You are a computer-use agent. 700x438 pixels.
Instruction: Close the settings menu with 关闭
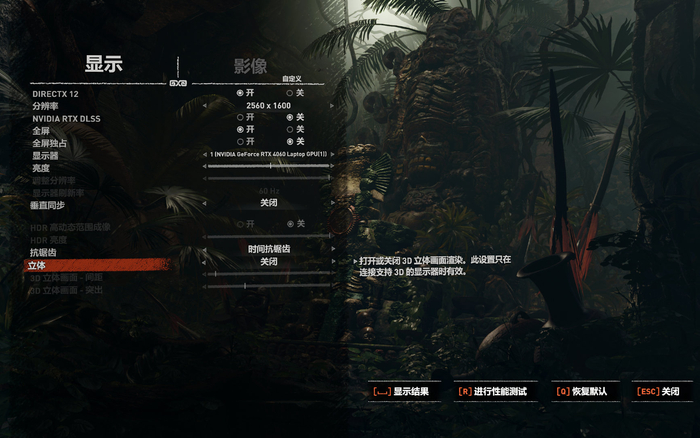(x=664, y=392)
